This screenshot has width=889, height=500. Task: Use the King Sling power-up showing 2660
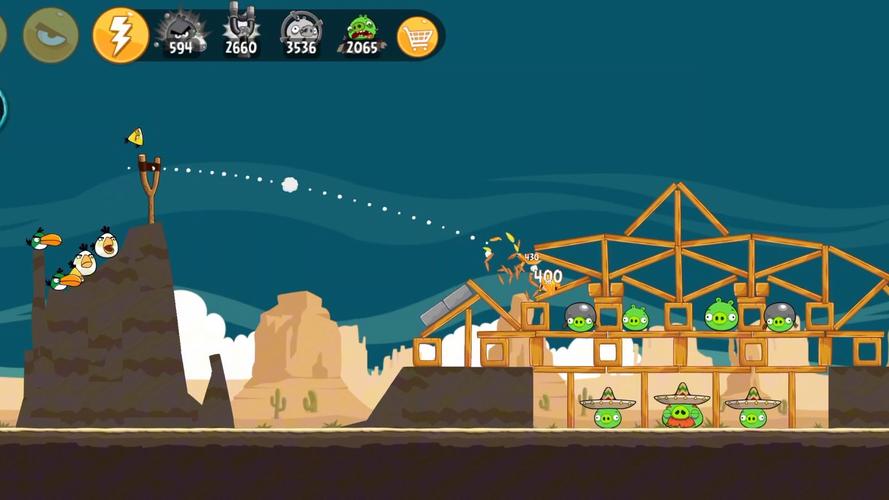(240, 34)
